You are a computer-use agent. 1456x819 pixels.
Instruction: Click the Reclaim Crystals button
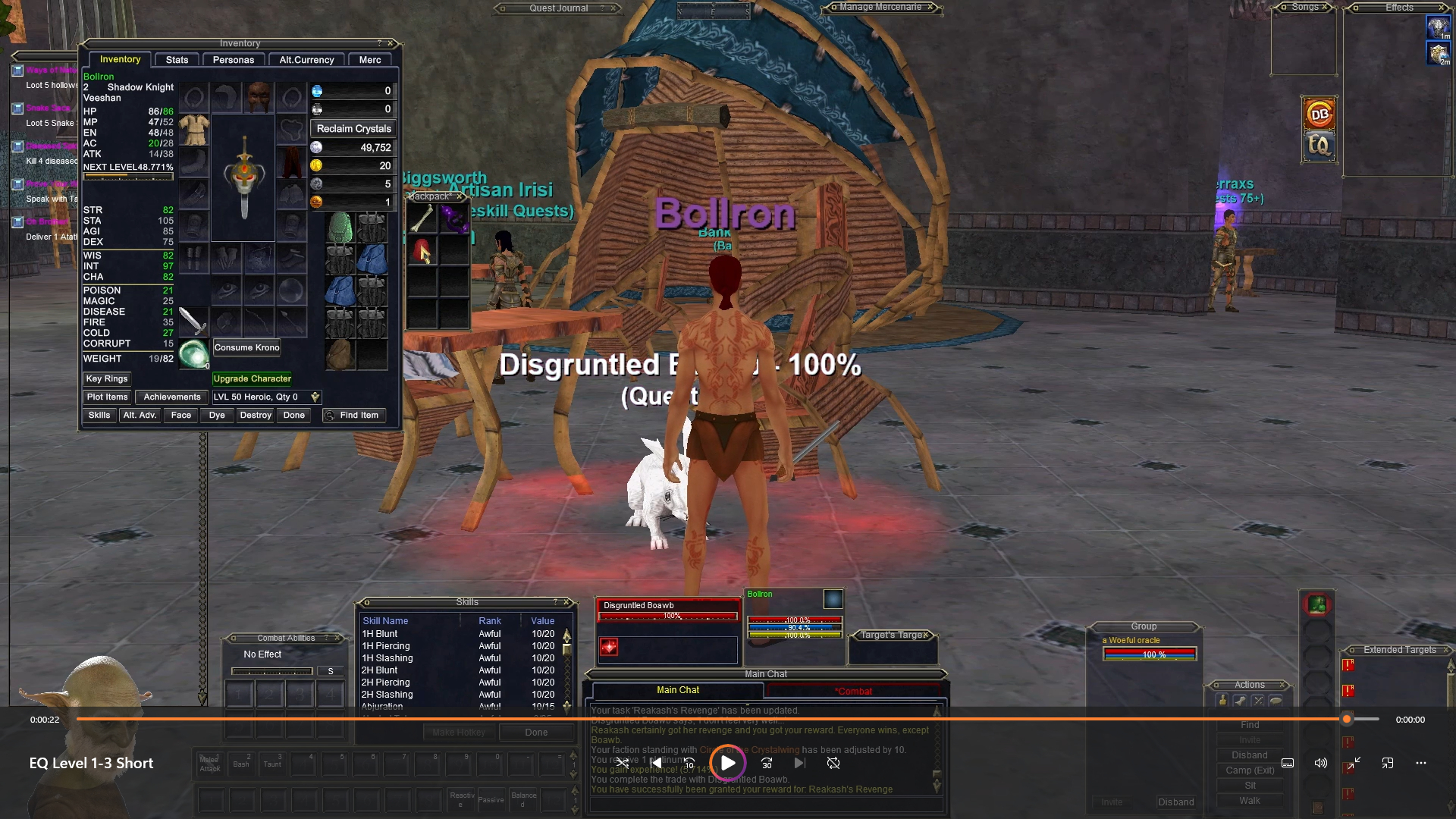[x=353, y=129]
